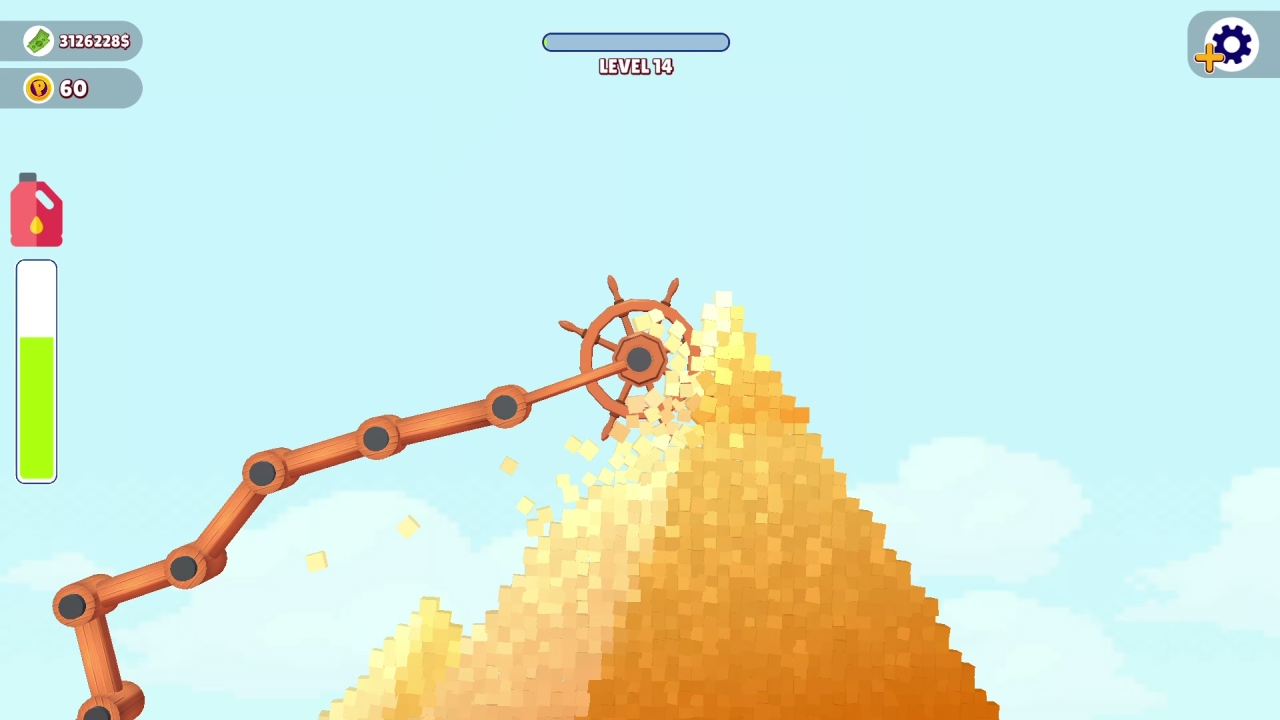Tap the green dollar bill icon

(37, 40)
